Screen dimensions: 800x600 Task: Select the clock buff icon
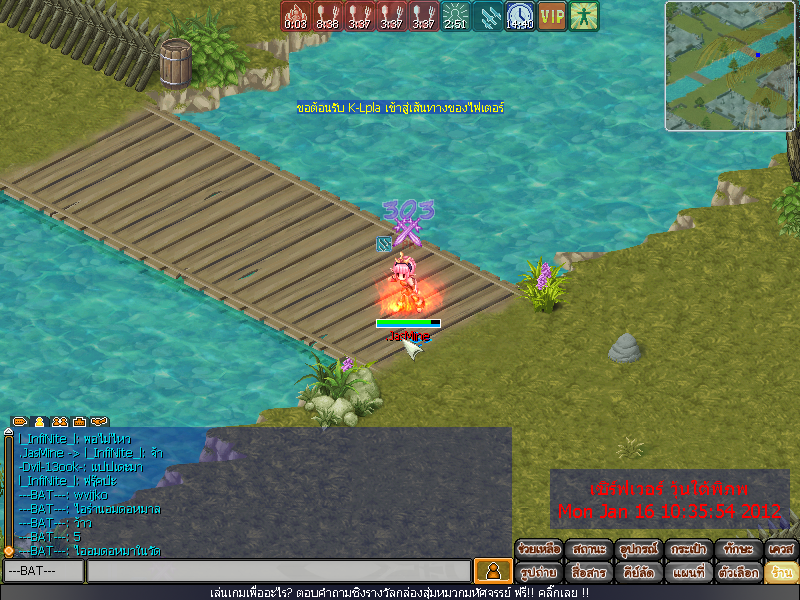[x=519, y=15]
